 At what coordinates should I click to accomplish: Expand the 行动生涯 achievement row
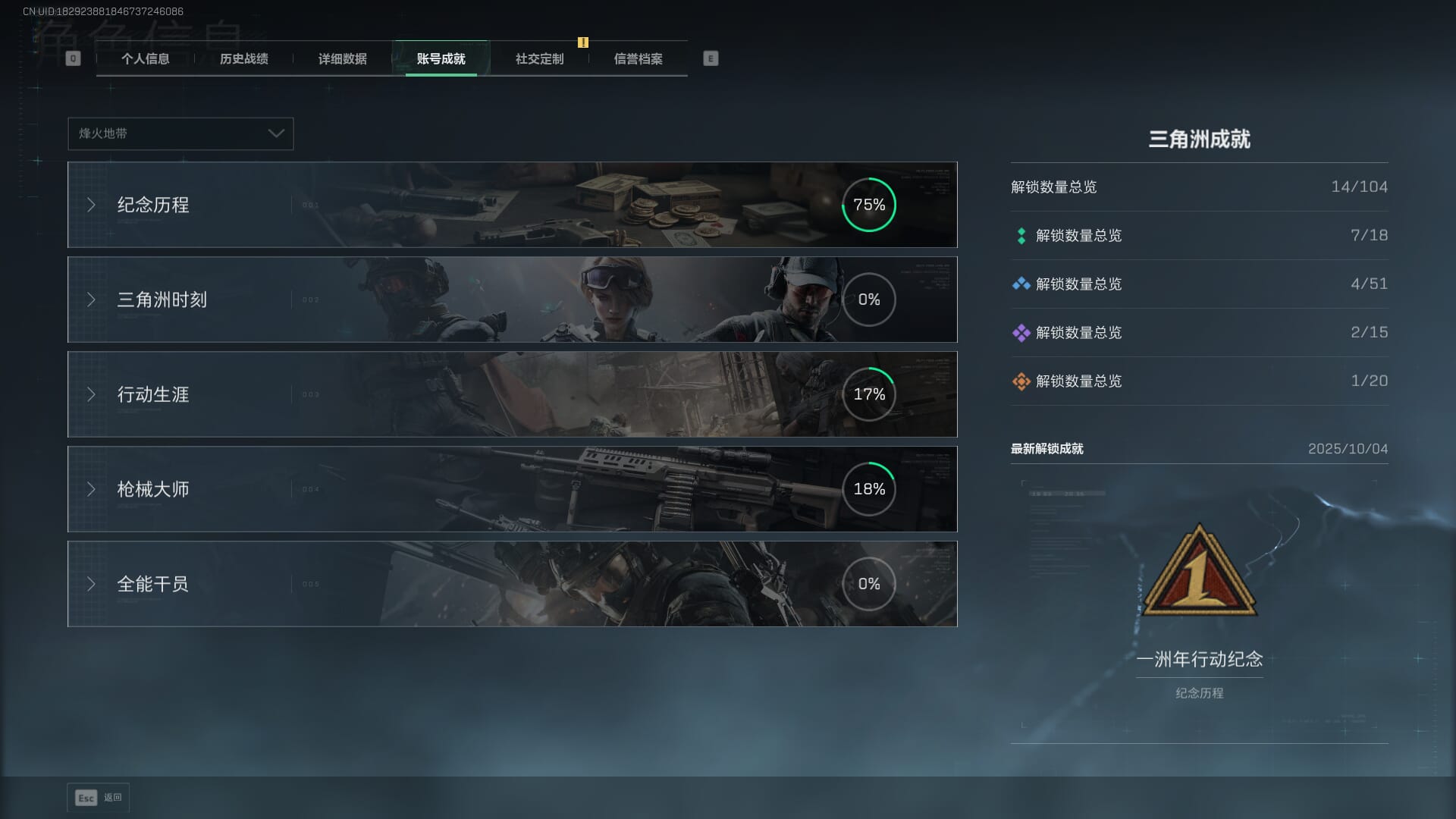(512, 394)
